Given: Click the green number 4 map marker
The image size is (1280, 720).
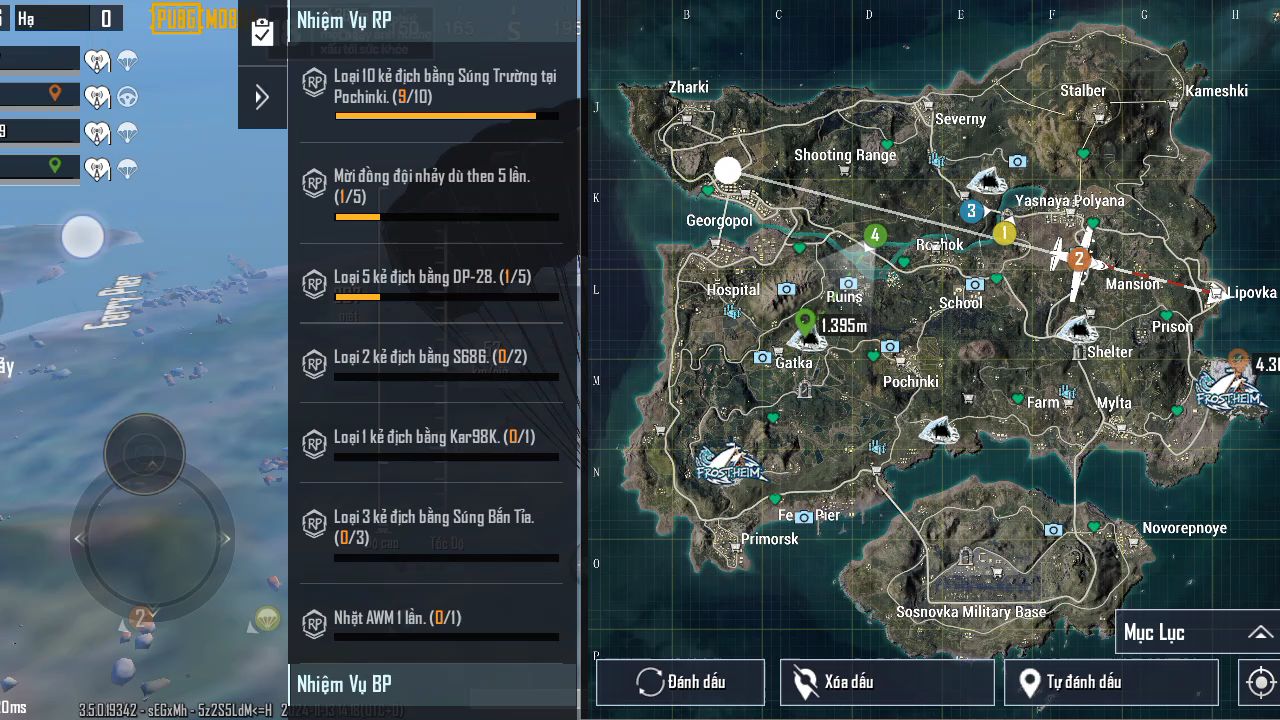Looking at the screenshot, I should point(875,236).
